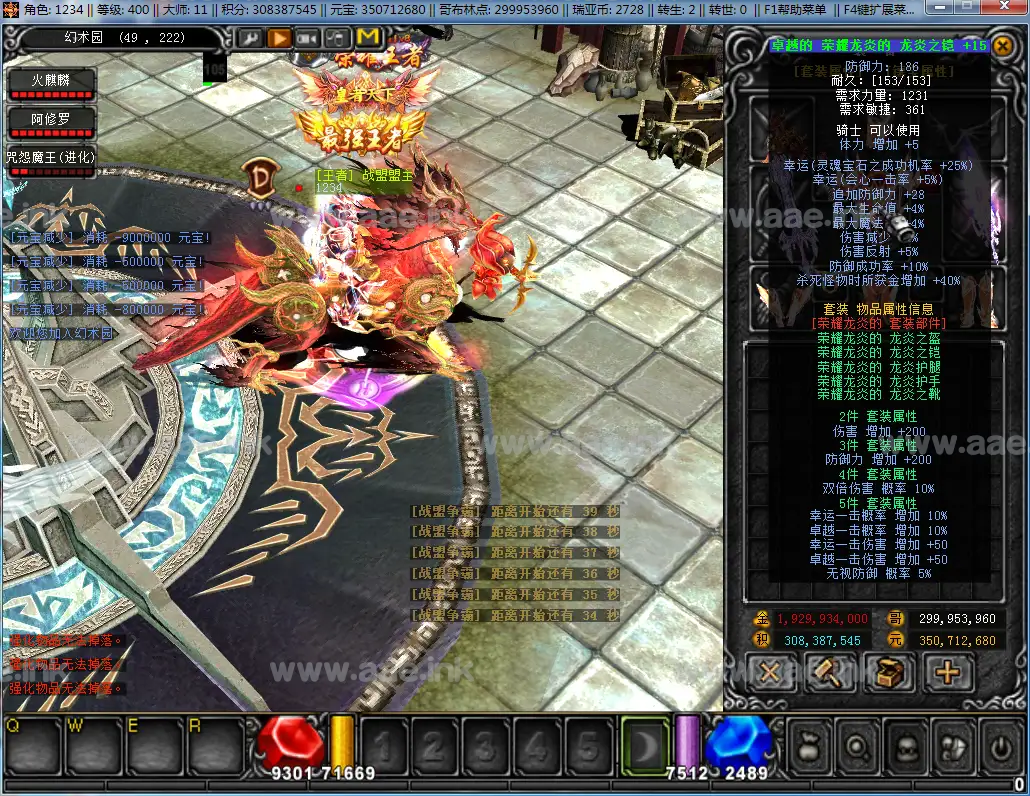1030x796 pixels.
Task: Close the inventory with the X button
Action: click(x=770, y=673)
